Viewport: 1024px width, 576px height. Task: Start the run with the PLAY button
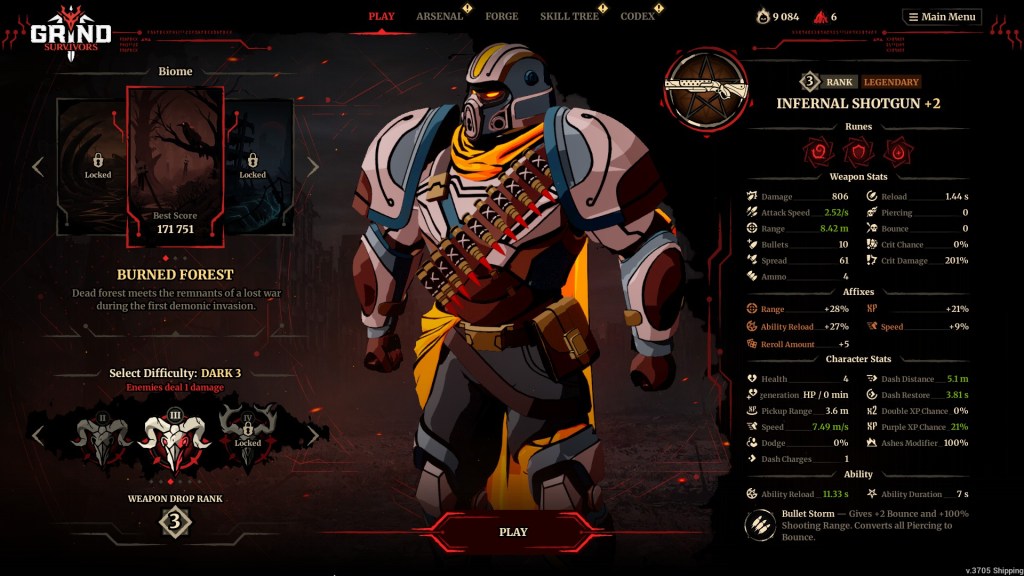tap(512, 531)
